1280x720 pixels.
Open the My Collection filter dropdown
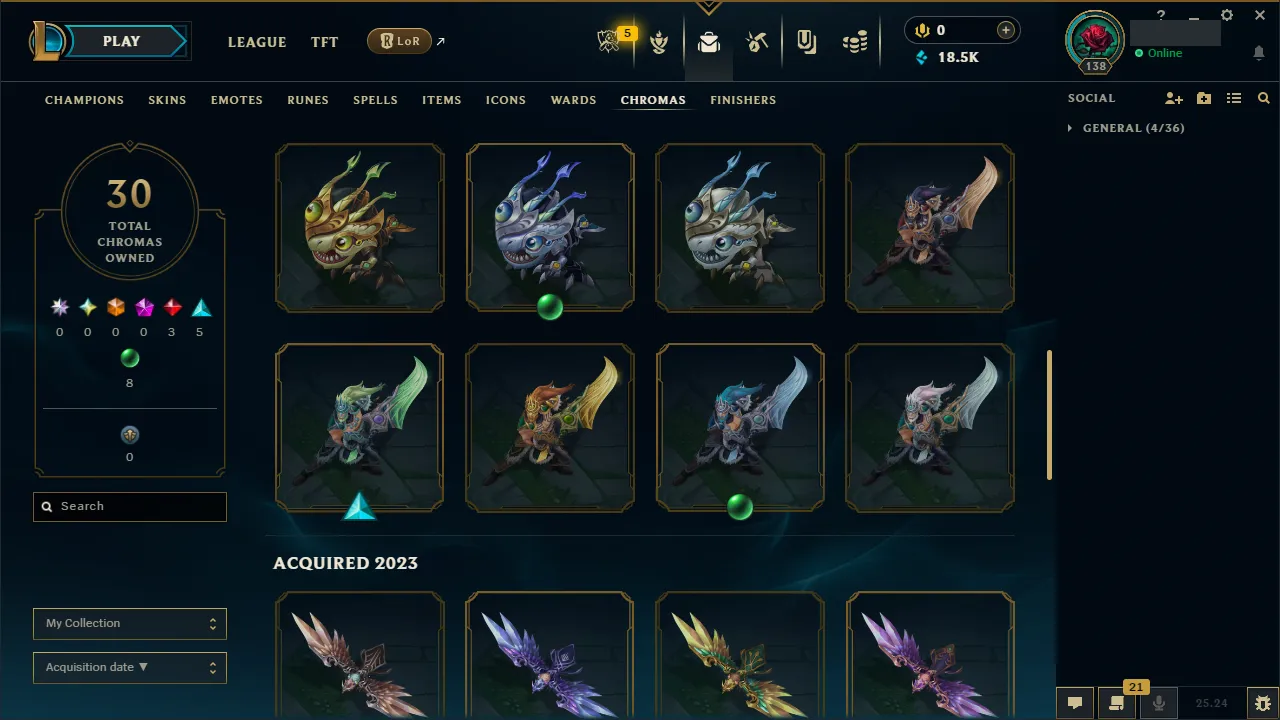tap(129, 623)
